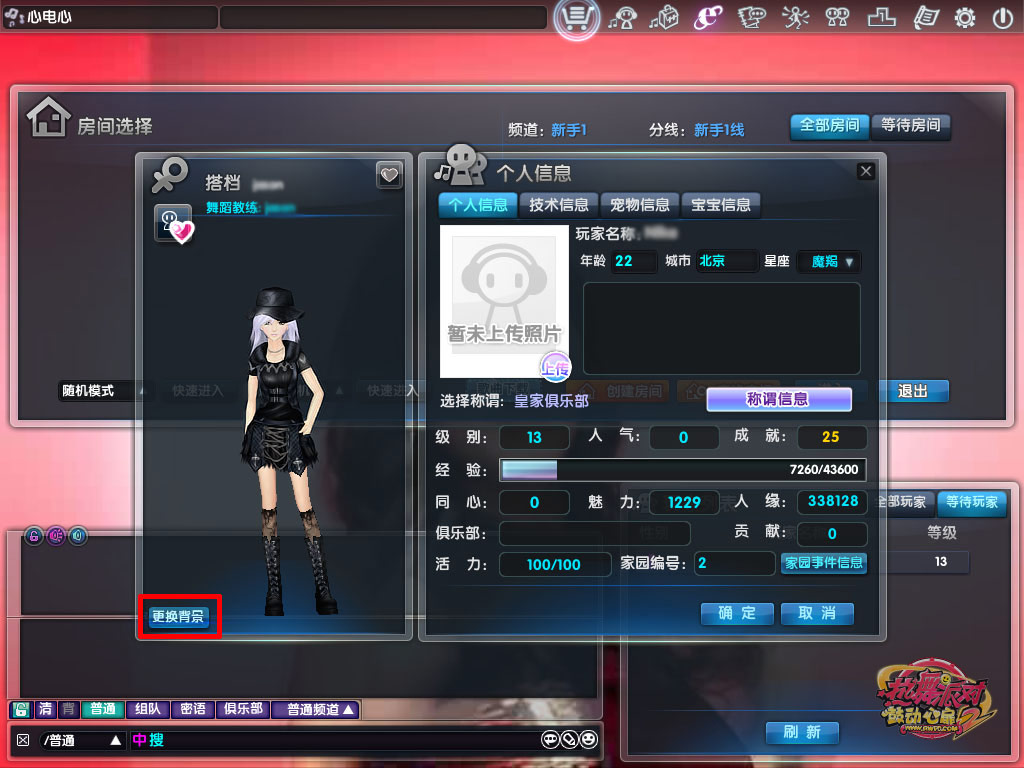Select the 俱乐部 chat channel
Screen dimensions: 1024x768
pyautogui.click(x=243, y=709)
